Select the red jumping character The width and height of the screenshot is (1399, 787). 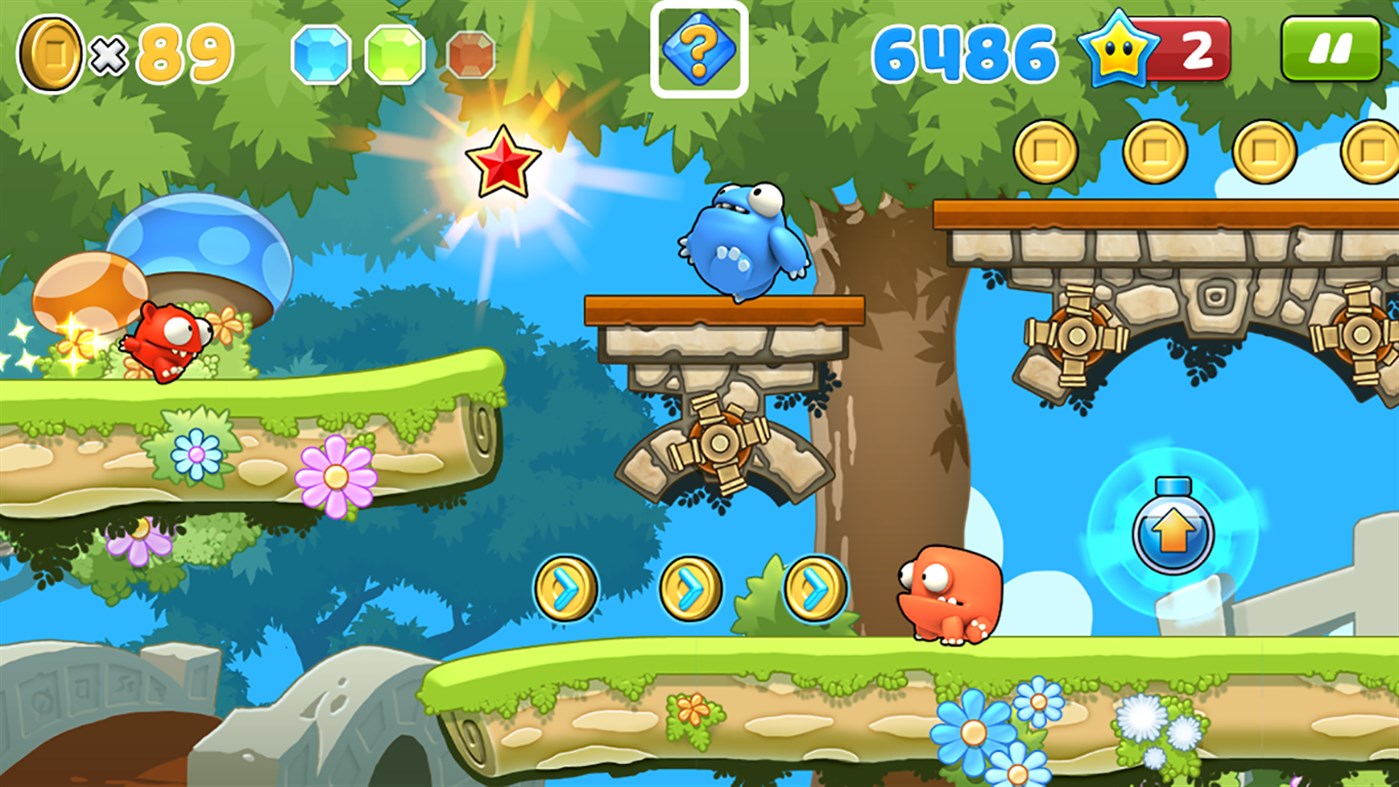tap(165, 340)
